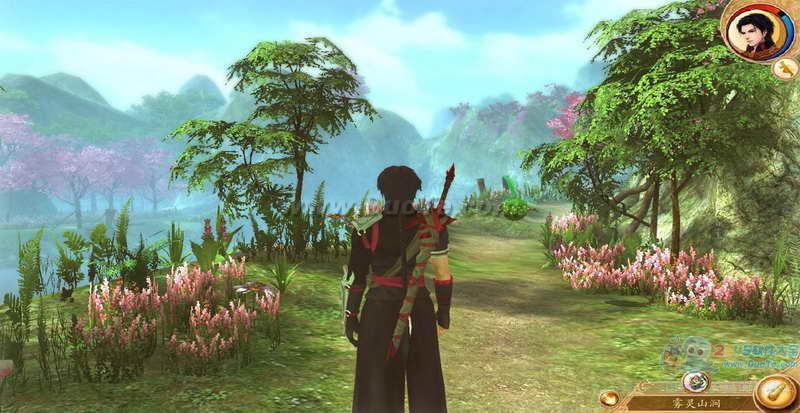Click the small golden icon below the portrait
Screen dimensions: 800x413
point(783,68)
